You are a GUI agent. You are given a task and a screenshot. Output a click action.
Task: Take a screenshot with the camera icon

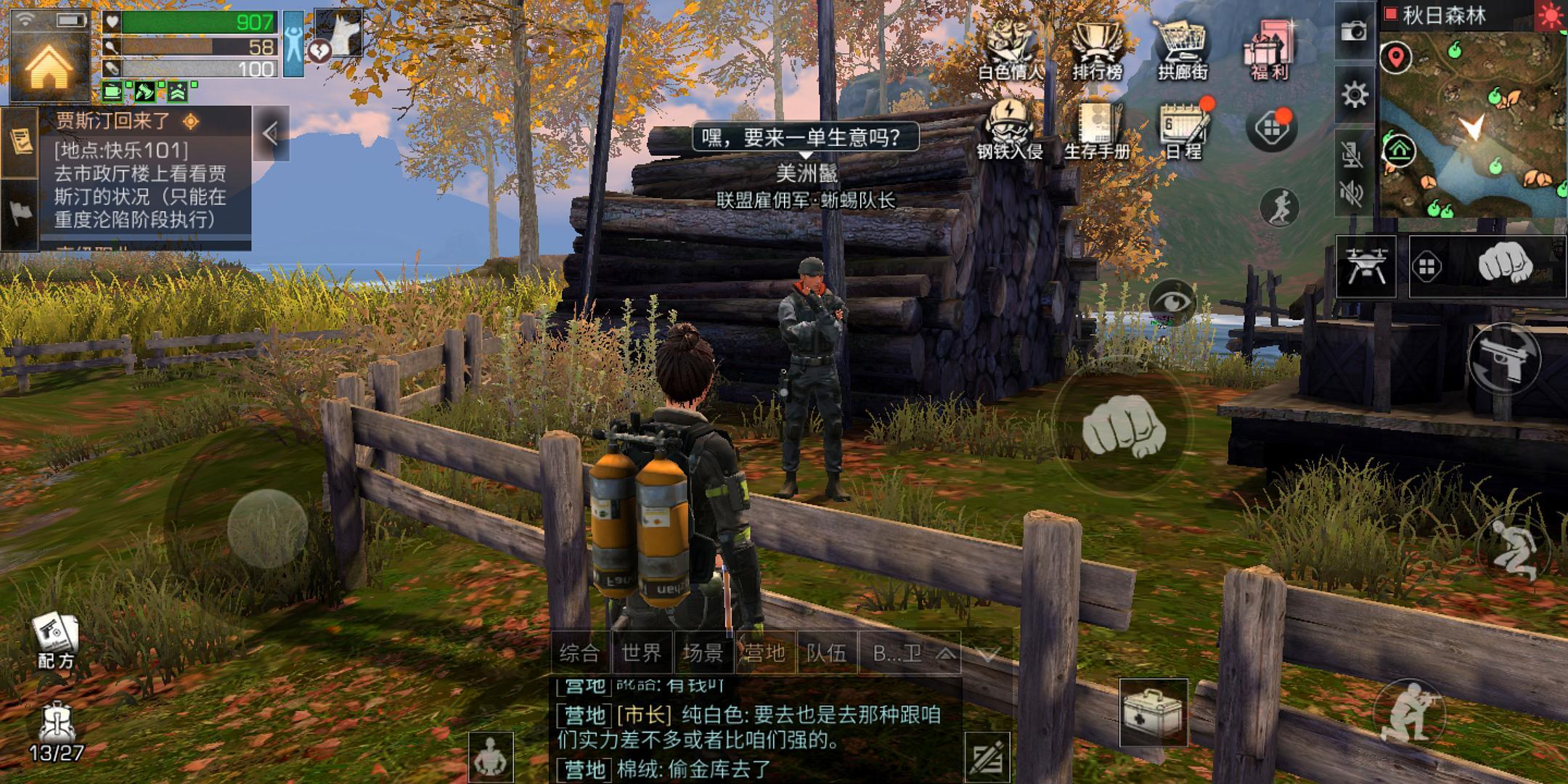[1354, 31]
